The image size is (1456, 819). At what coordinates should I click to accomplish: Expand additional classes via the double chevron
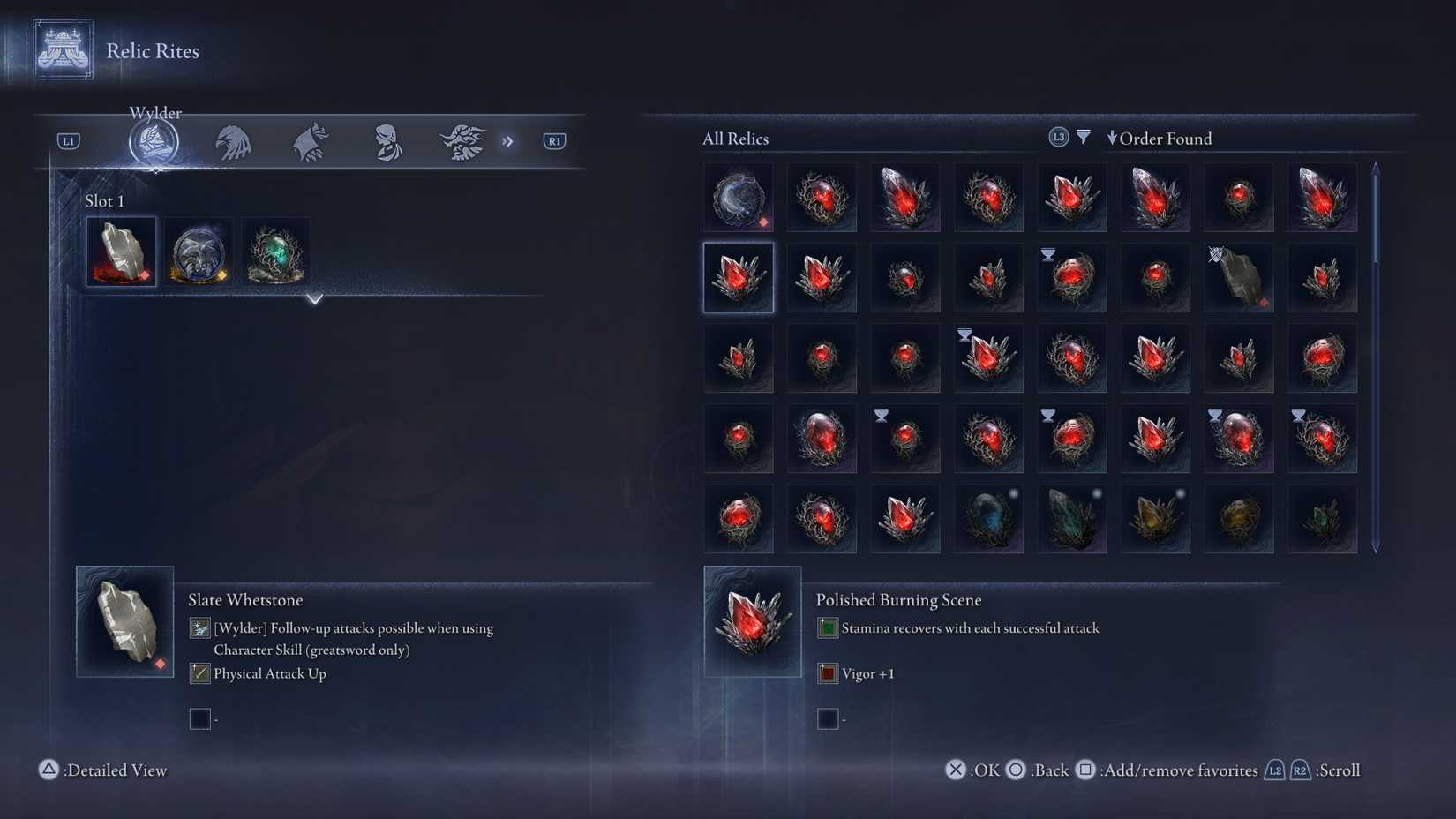pos(508,141)
